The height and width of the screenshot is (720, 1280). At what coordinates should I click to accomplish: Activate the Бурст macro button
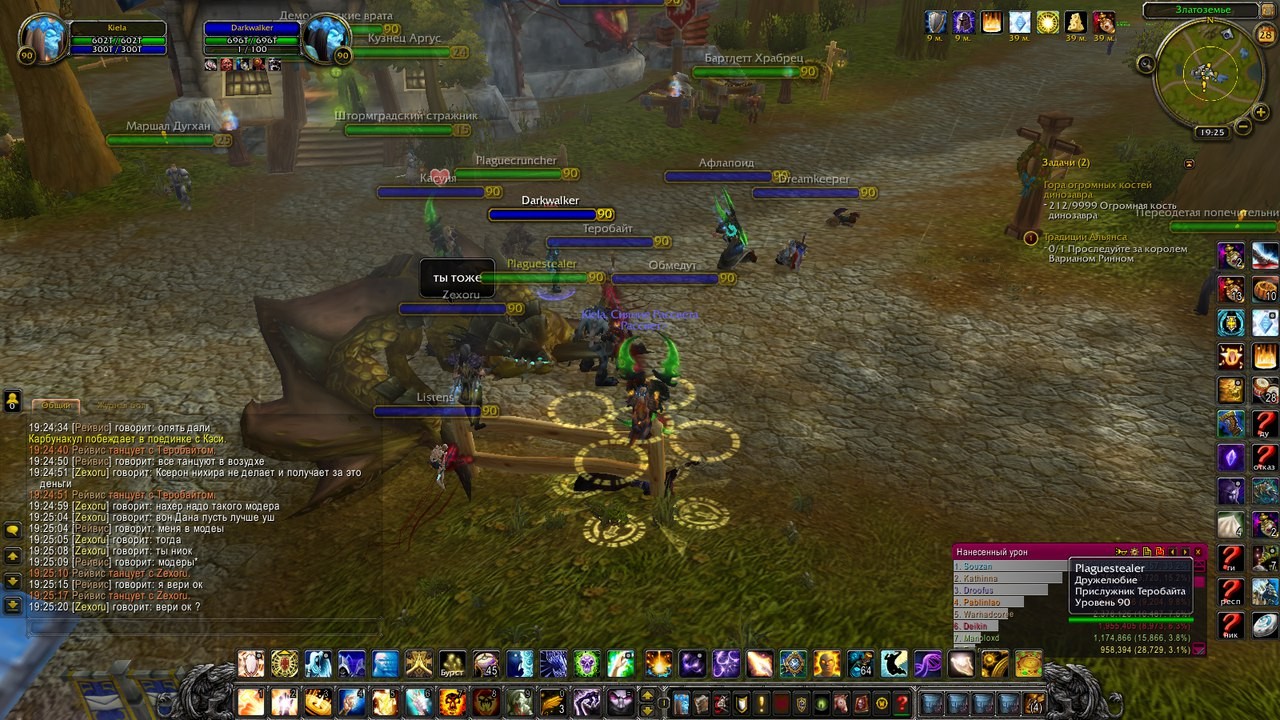(x=453, y=664)
